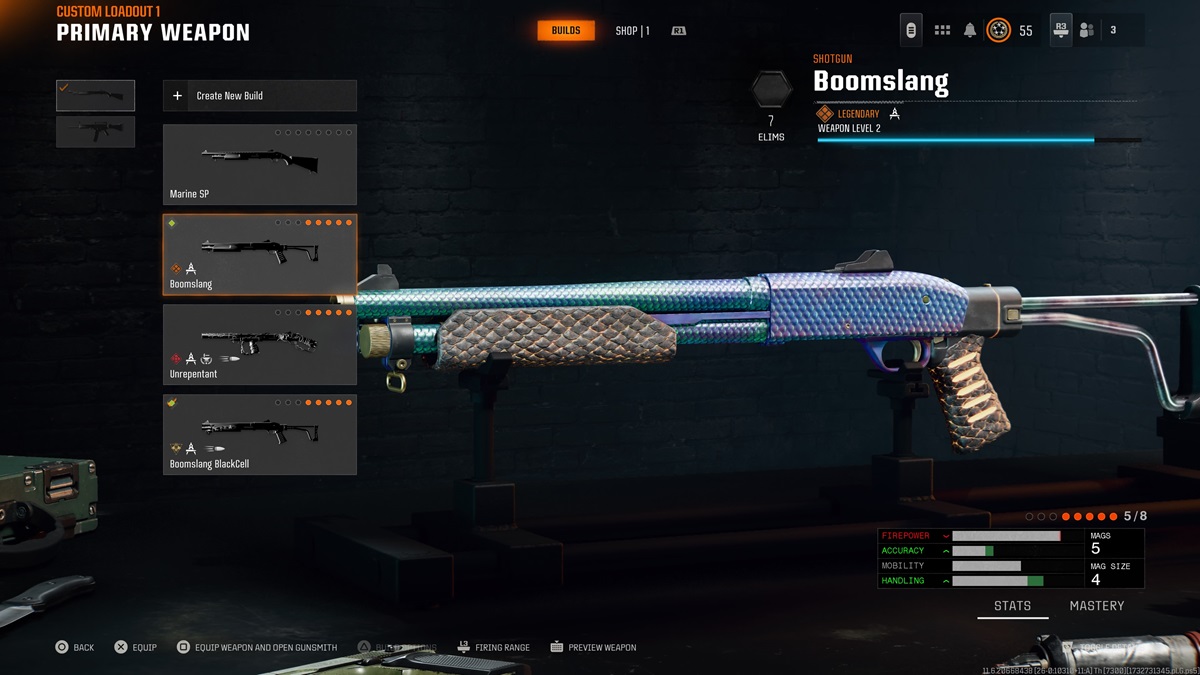Pick the Boomslang BlackCell build
Viewport: 1200px width, 675px height.
tap(259, 435)
